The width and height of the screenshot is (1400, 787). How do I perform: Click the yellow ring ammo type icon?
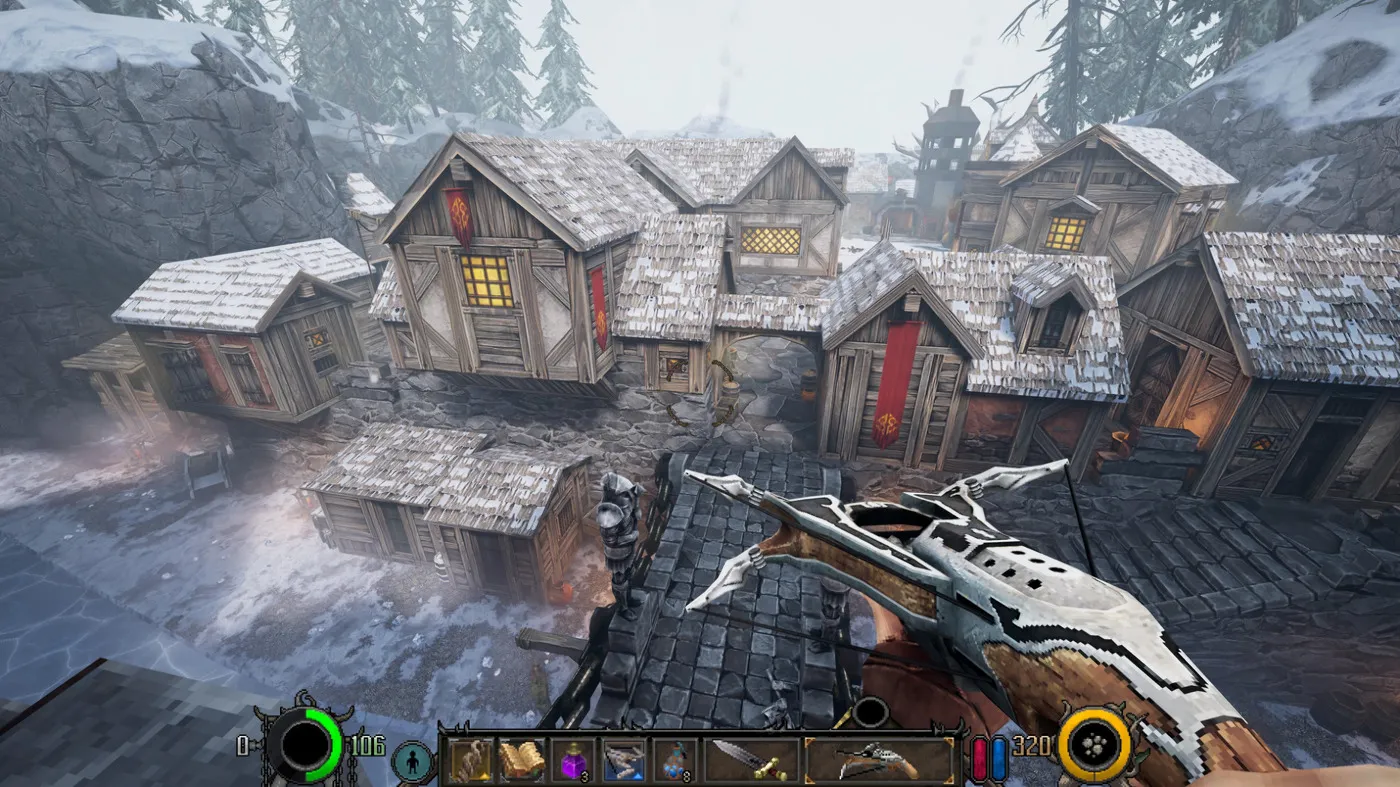pyautogui.click(x=1094, y=746)
